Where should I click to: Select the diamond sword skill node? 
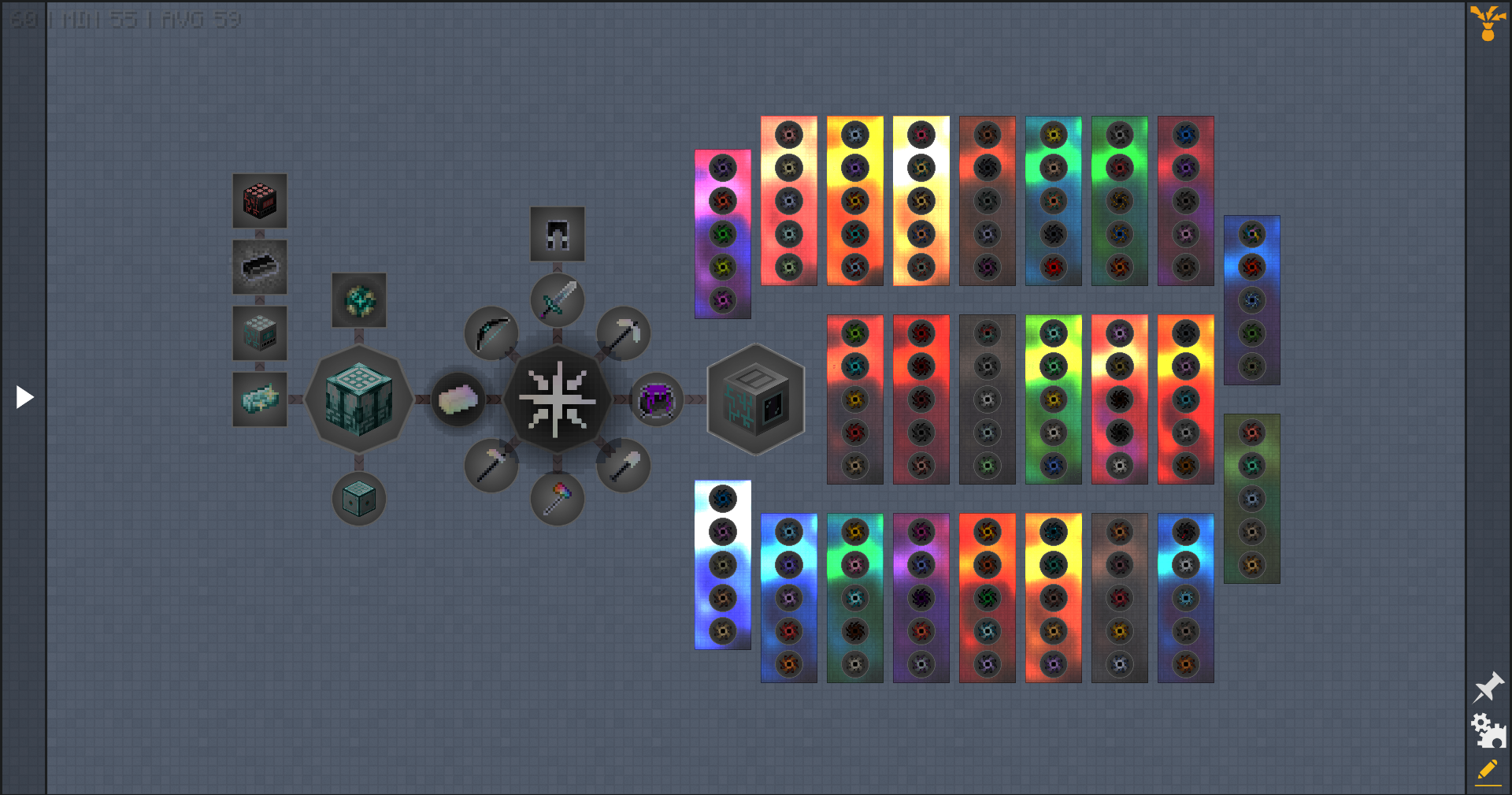(557, 300)
